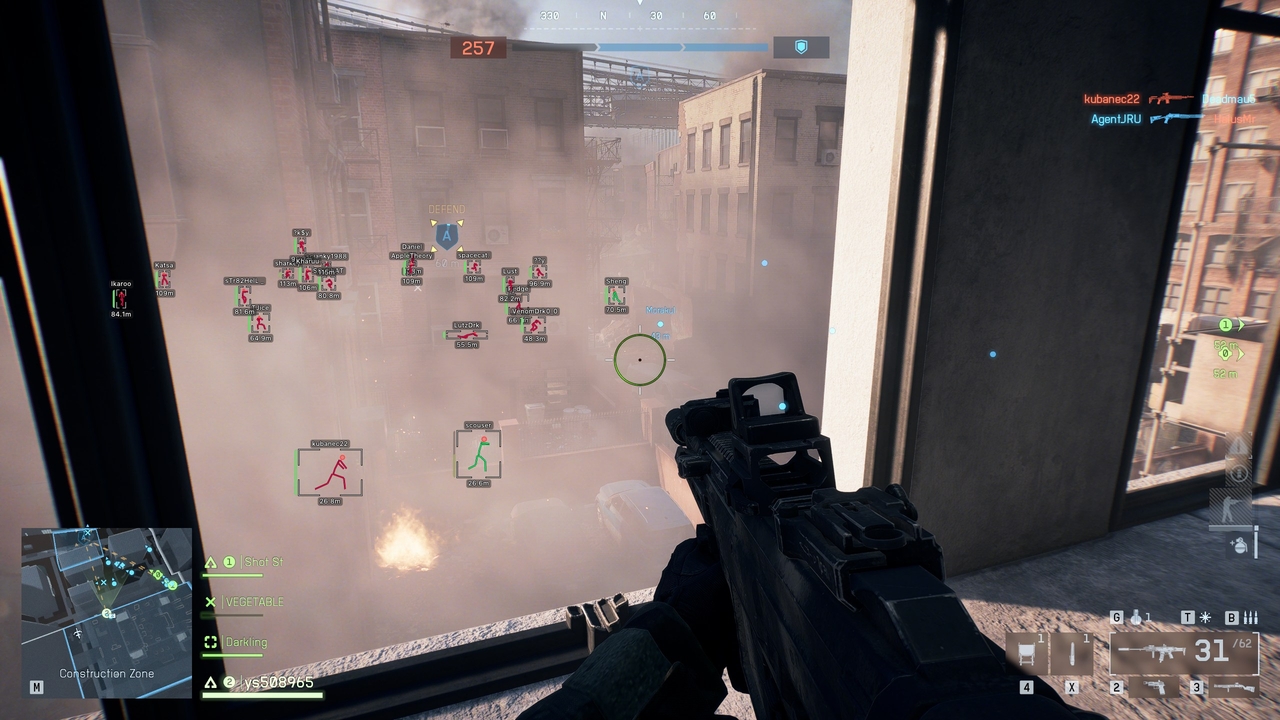The image size is (1280, 720).
Task: Click the frag grenade icon next to G
Action: click(1137, 618)
